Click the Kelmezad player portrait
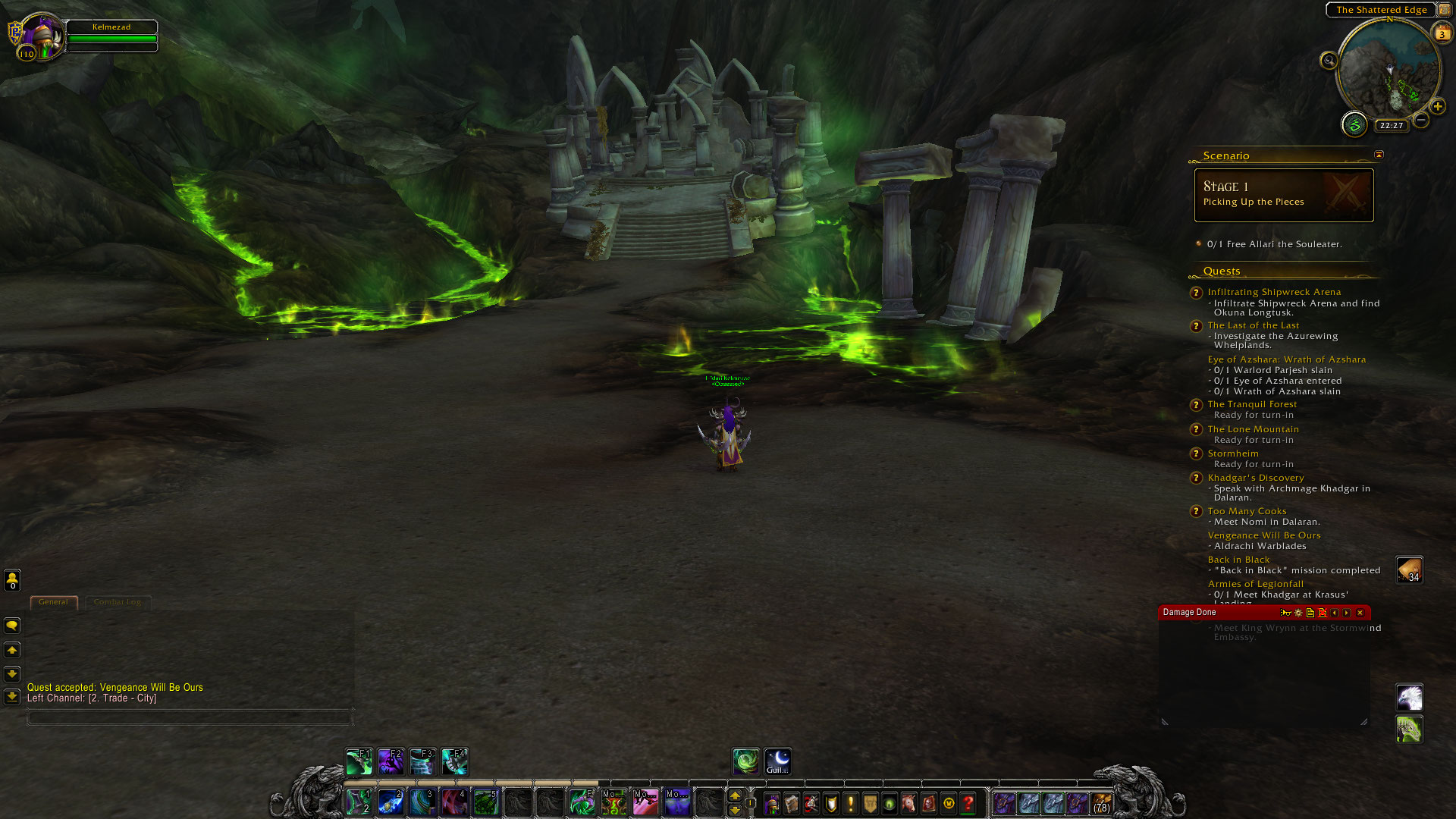 (42, 36)
